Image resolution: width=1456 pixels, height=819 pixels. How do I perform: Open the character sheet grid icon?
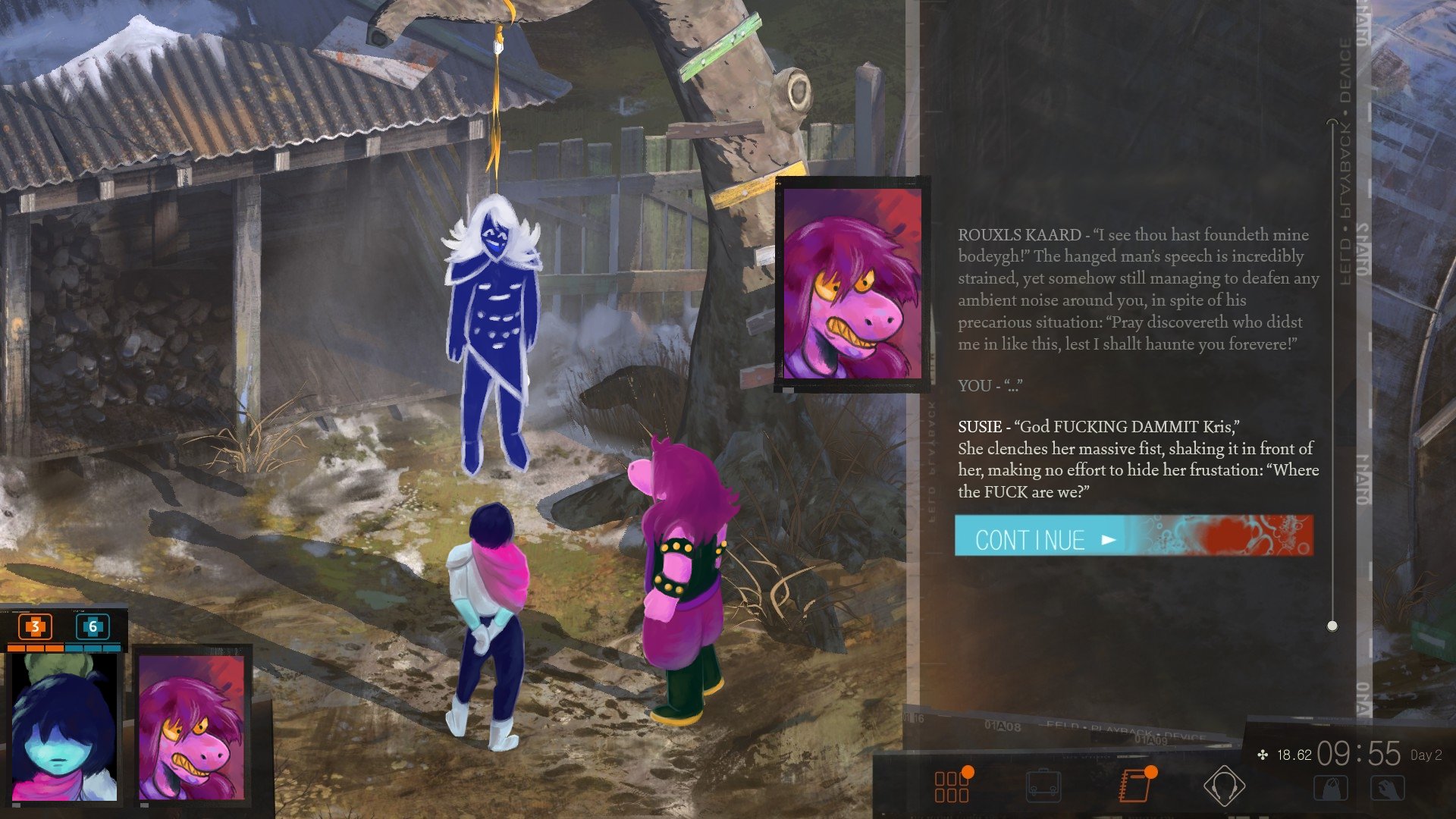[952, 786]
